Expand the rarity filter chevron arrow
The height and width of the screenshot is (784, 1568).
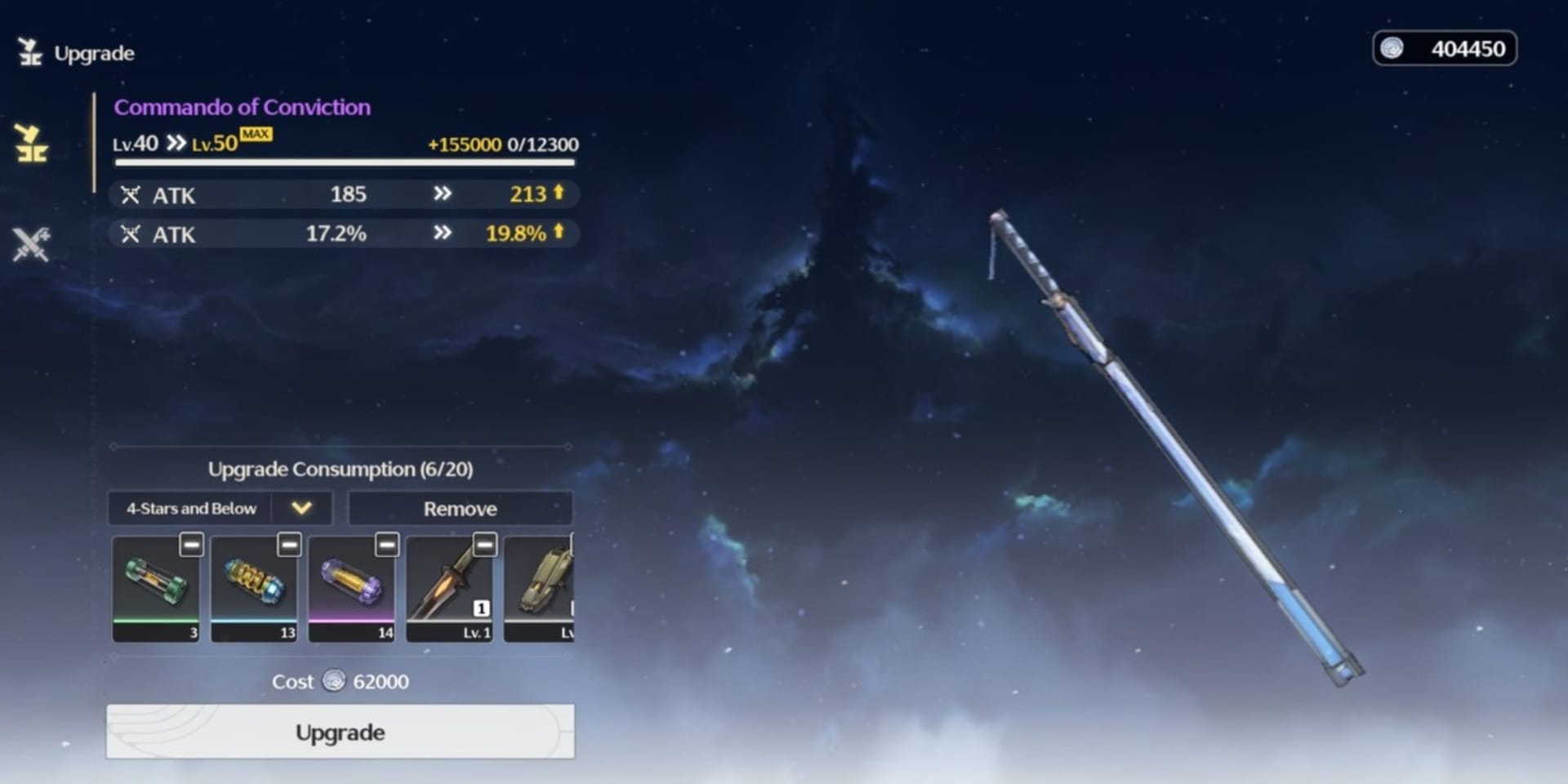tap(301, 508)
